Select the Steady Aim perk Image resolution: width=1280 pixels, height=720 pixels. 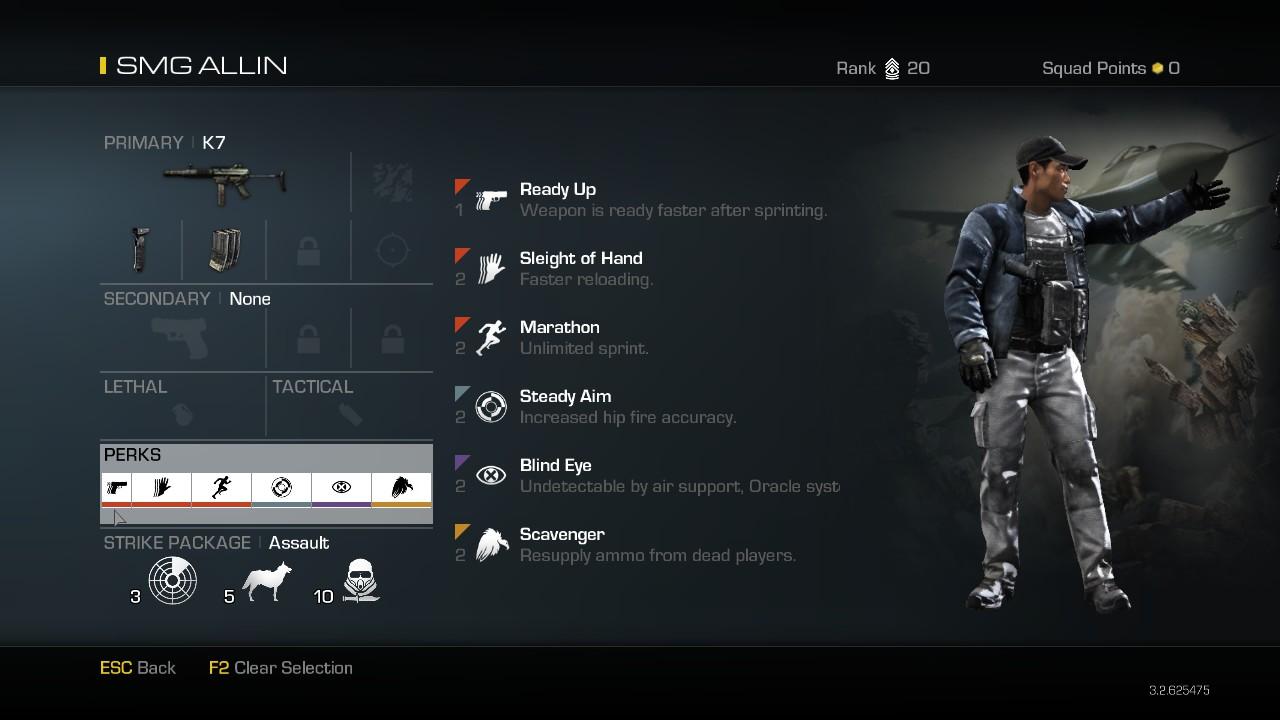pos(565,397)
